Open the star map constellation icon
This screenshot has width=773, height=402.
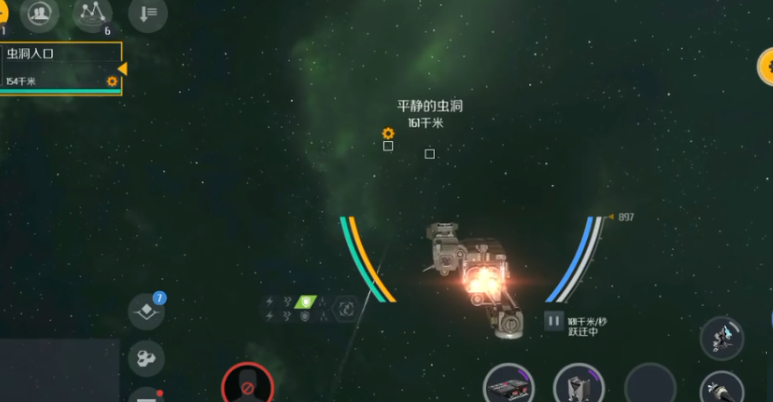point(93,13)
